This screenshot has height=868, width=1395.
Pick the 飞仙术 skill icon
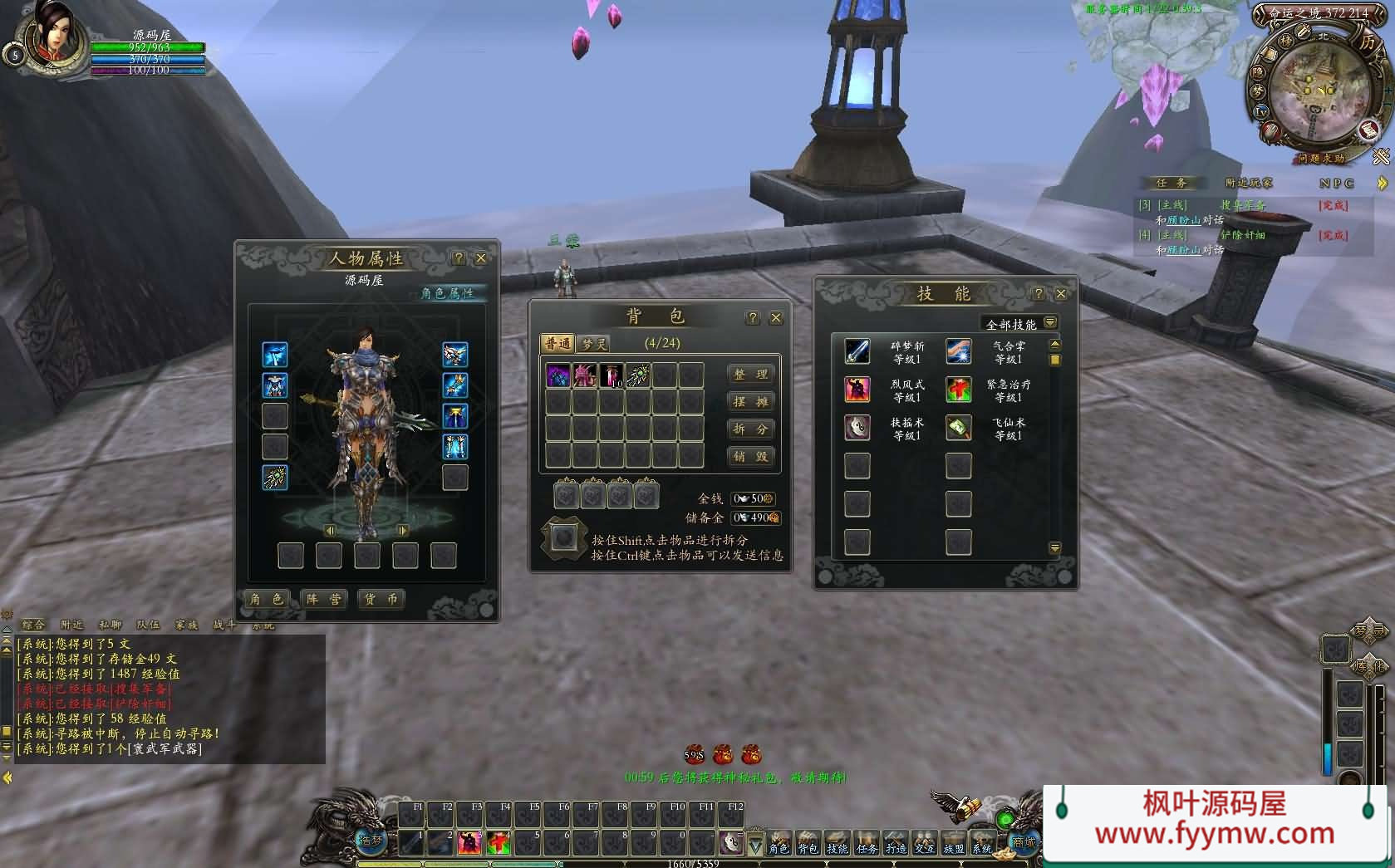point(958,428)
